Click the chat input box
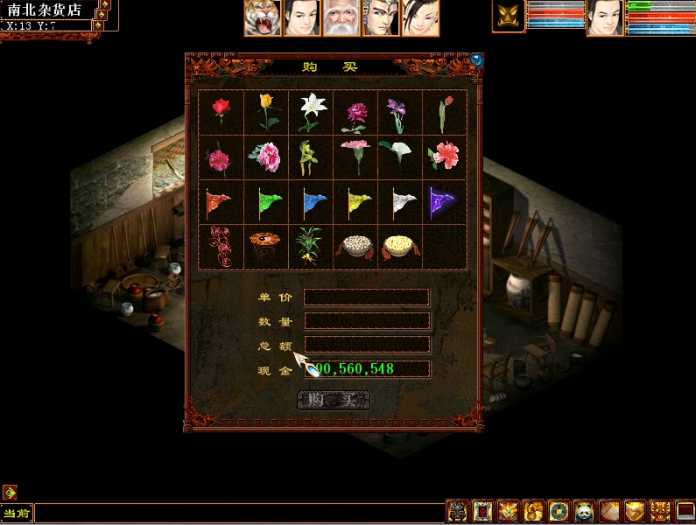 (x=238, y=513)
